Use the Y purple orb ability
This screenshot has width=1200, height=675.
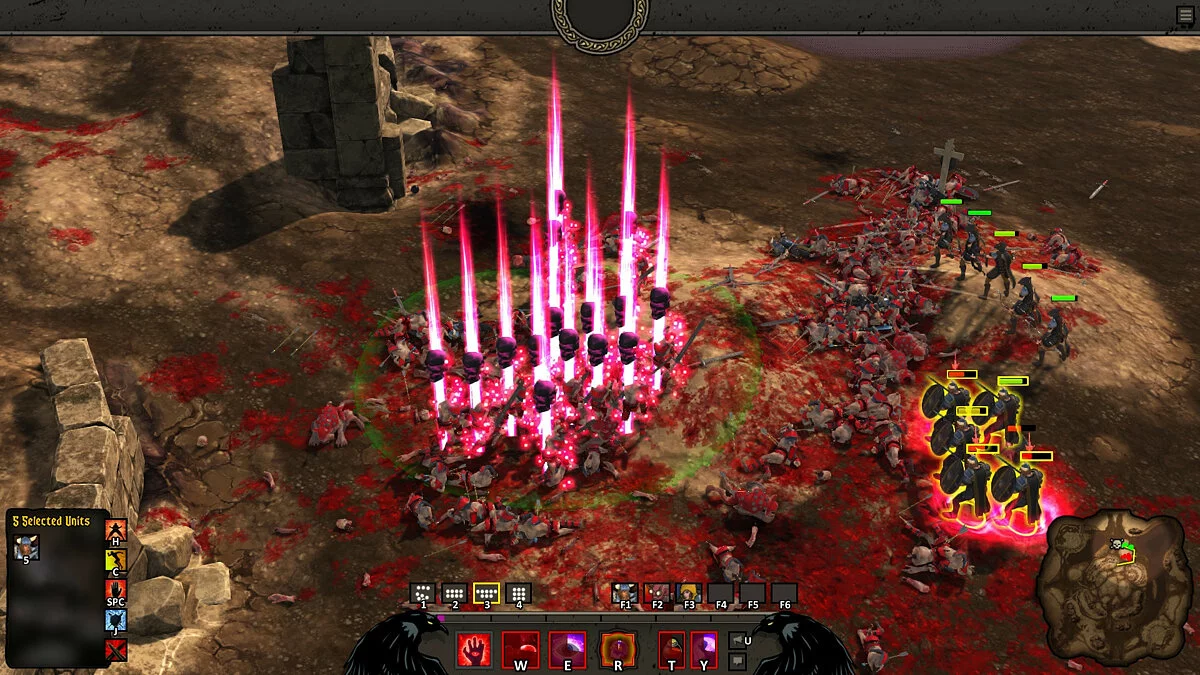704,649
